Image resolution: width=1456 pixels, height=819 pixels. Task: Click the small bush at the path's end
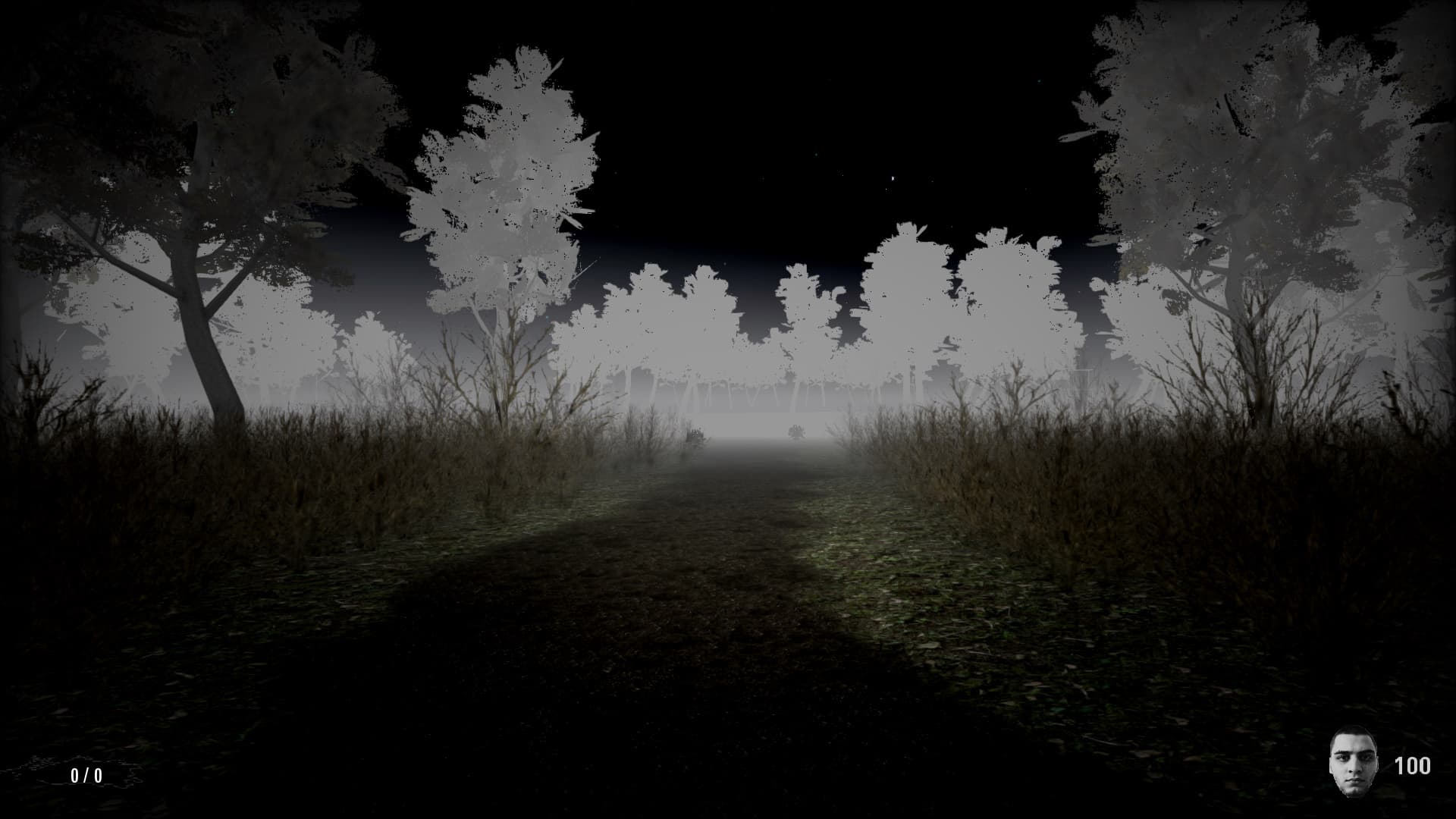tap(795, 431)
